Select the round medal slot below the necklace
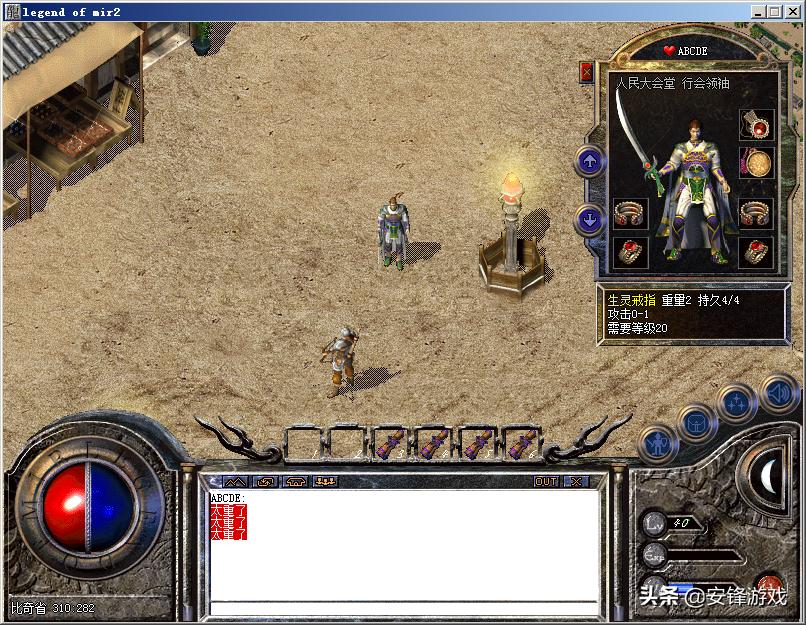Image resolution: width=806 pixels, height=625 pixels. (x=755, y=164)
